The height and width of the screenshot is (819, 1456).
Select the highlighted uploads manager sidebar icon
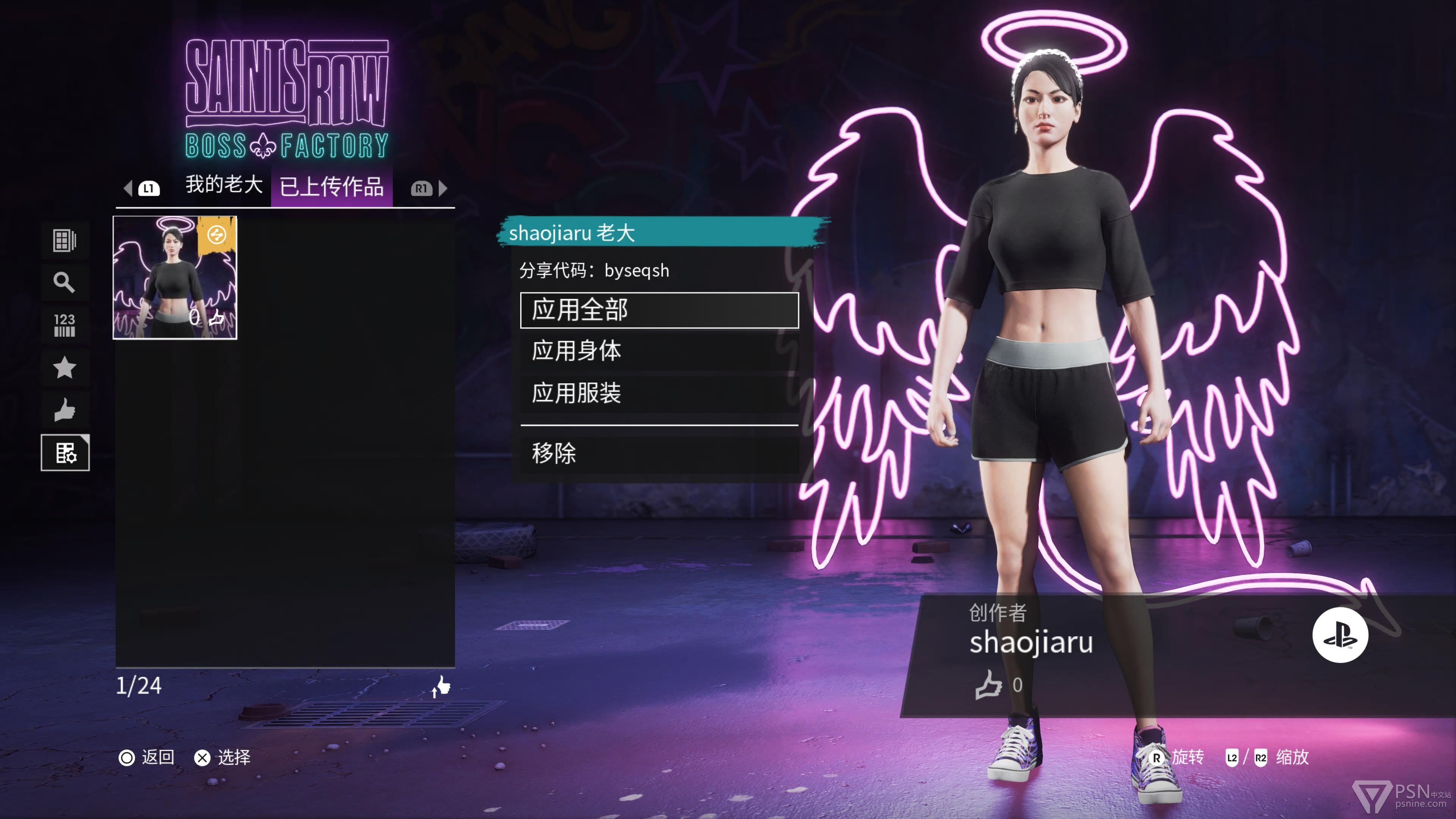coord(65,453)
